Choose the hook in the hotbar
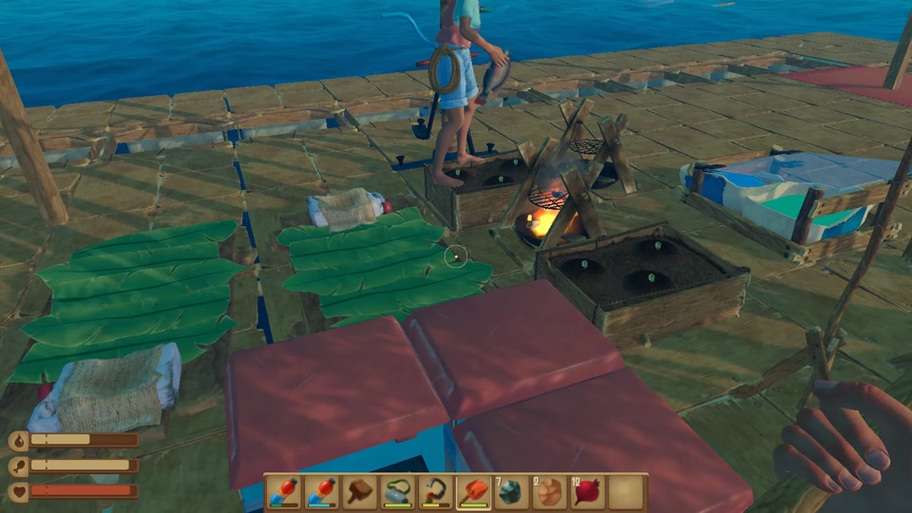This screenshot has width=912, height=513. [436, 492]
